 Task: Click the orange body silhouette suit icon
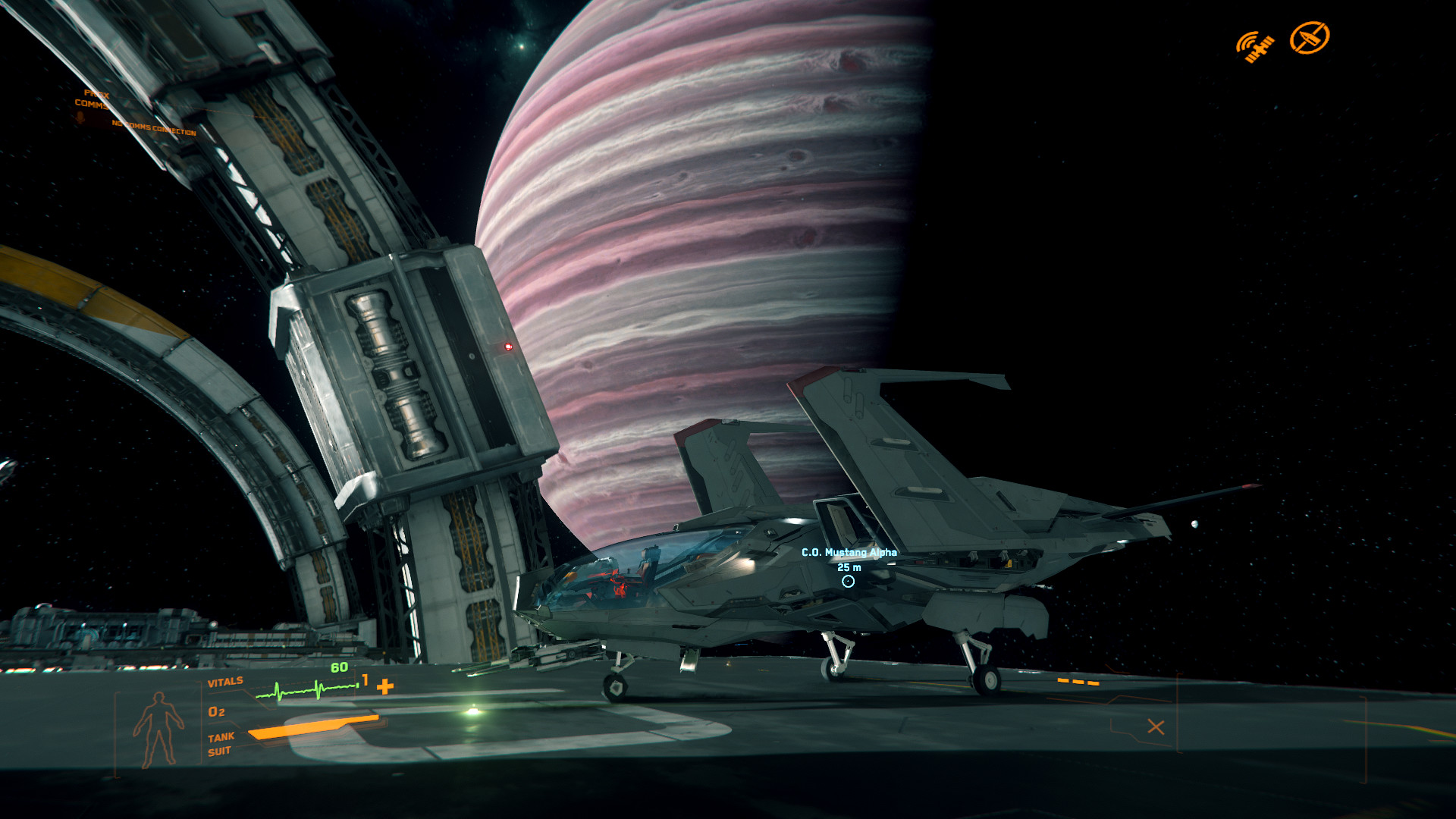[158, 730]
